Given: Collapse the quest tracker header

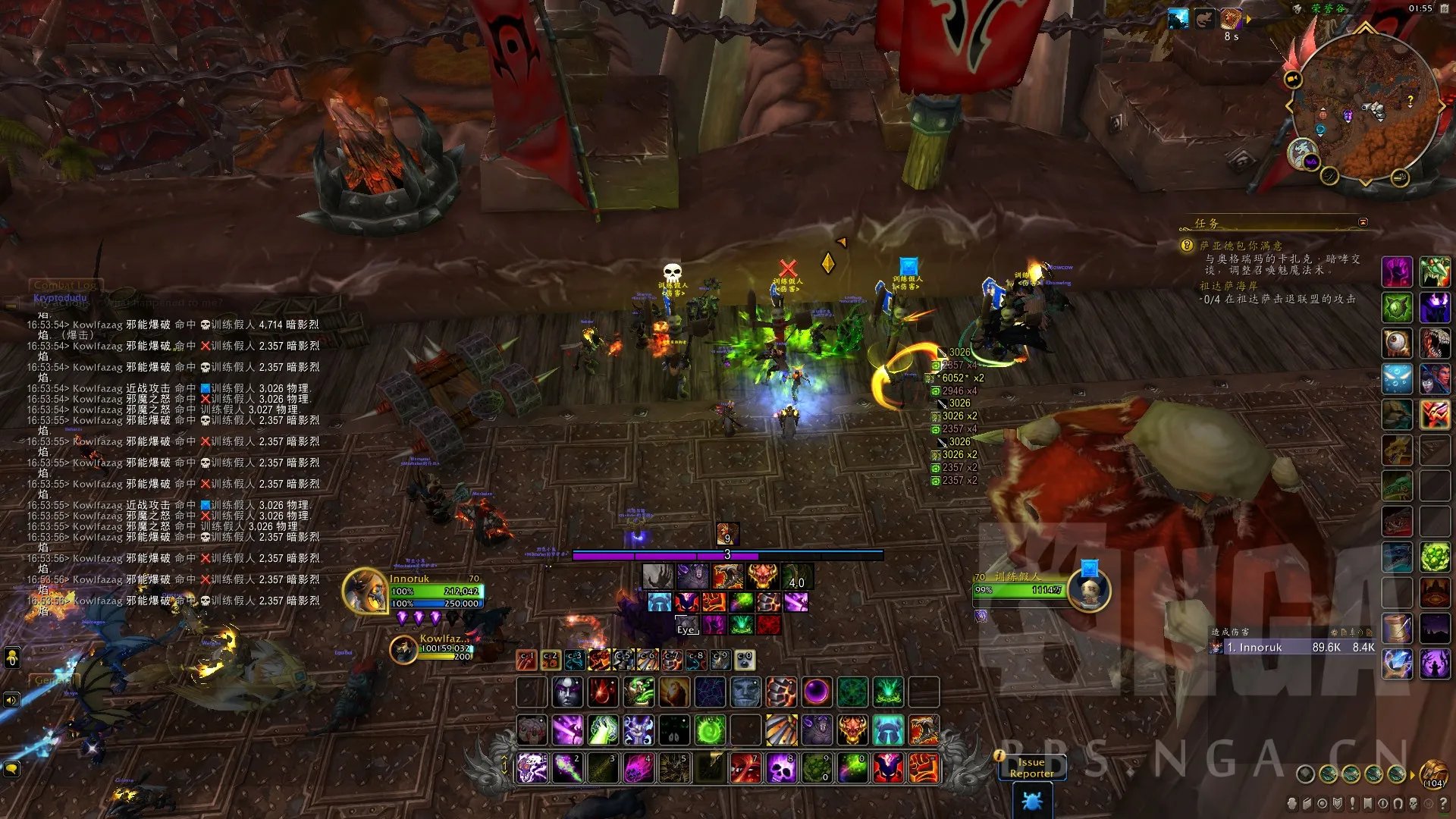Looking at the screenshot, I should click(1363, 222).
